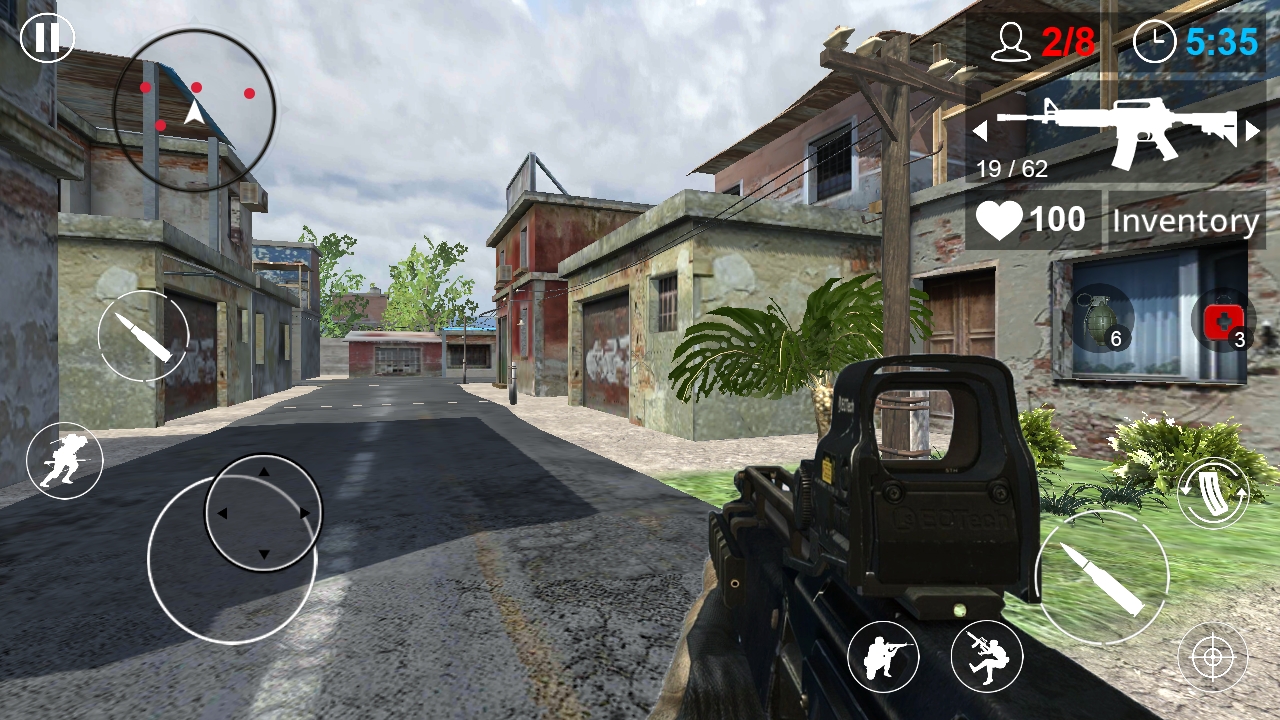Jump using the leaping soldier icon

coord(986,657)
